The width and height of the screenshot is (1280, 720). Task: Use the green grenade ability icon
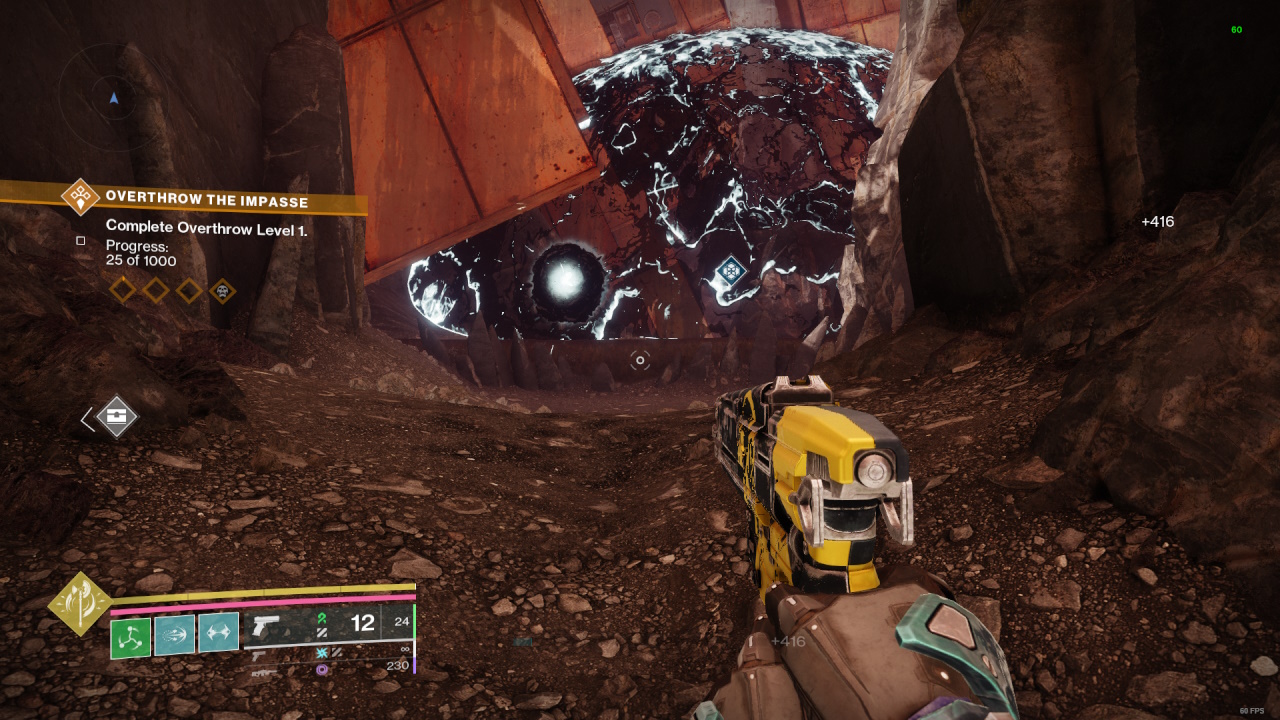pyautogui.click(x=130, y=636)
